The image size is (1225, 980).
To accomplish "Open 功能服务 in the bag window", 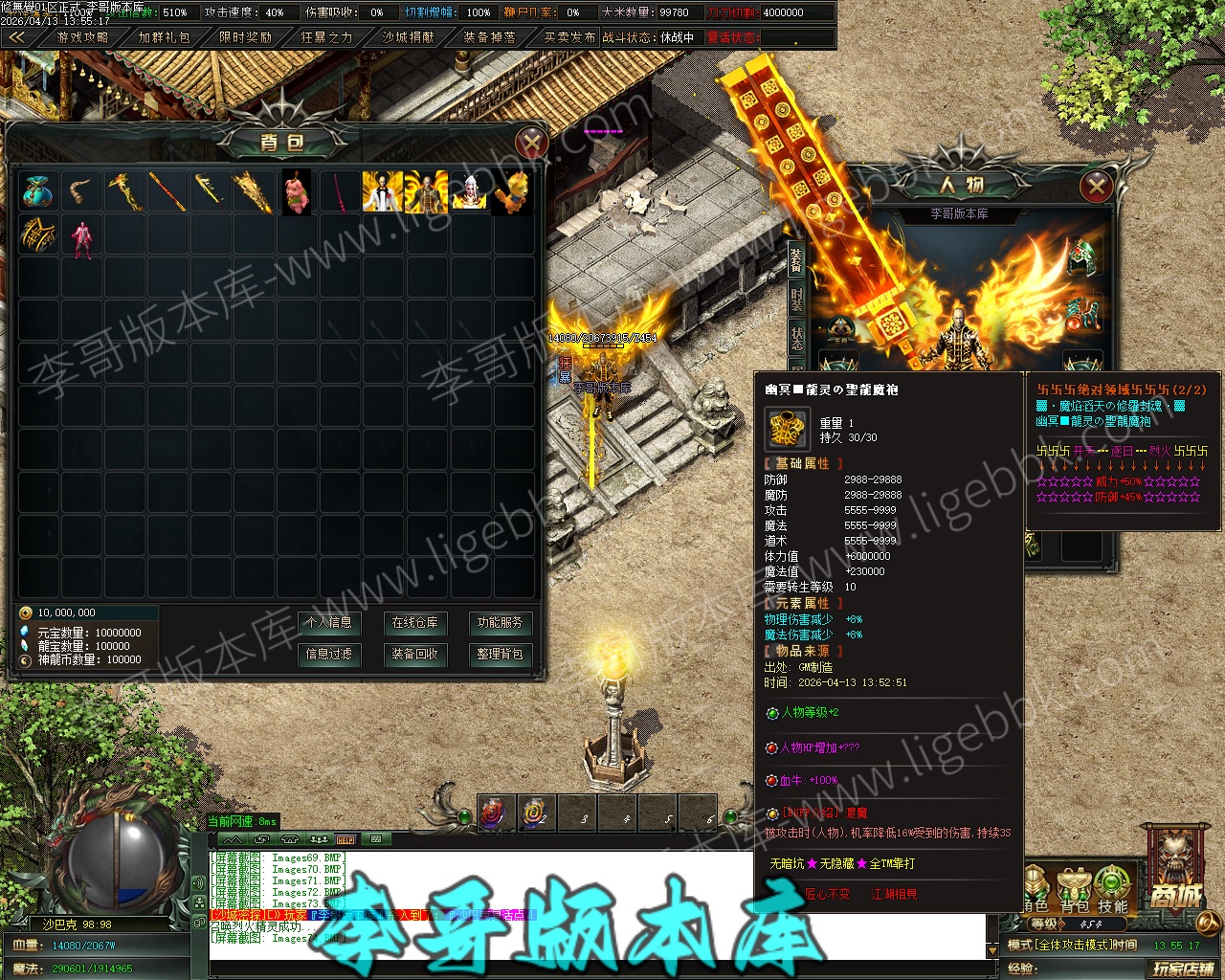I will 500,622.
